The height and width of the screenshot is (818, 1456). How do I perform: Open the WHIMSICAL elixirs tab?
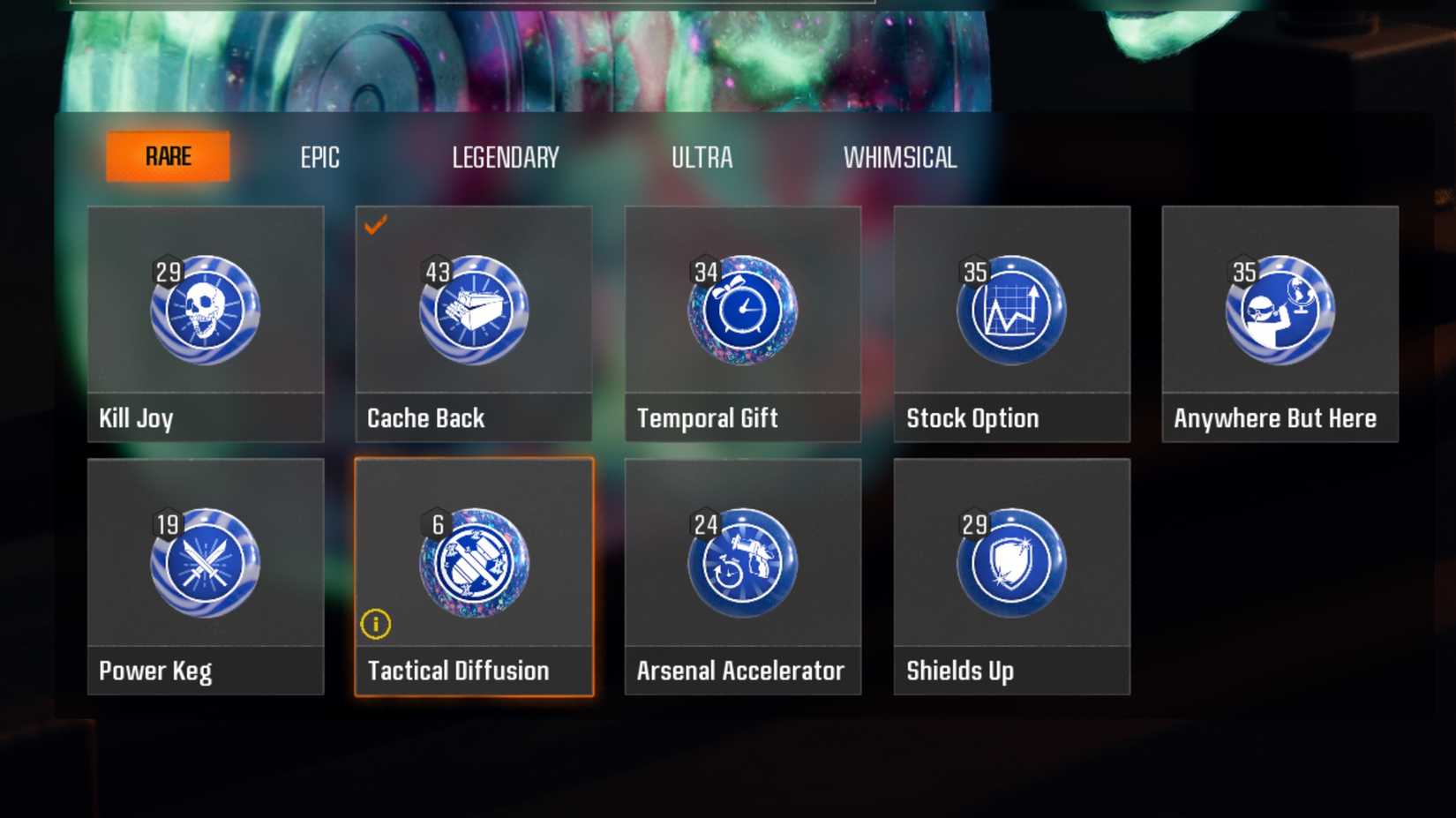pyautogui.click(x=902, y=157)
